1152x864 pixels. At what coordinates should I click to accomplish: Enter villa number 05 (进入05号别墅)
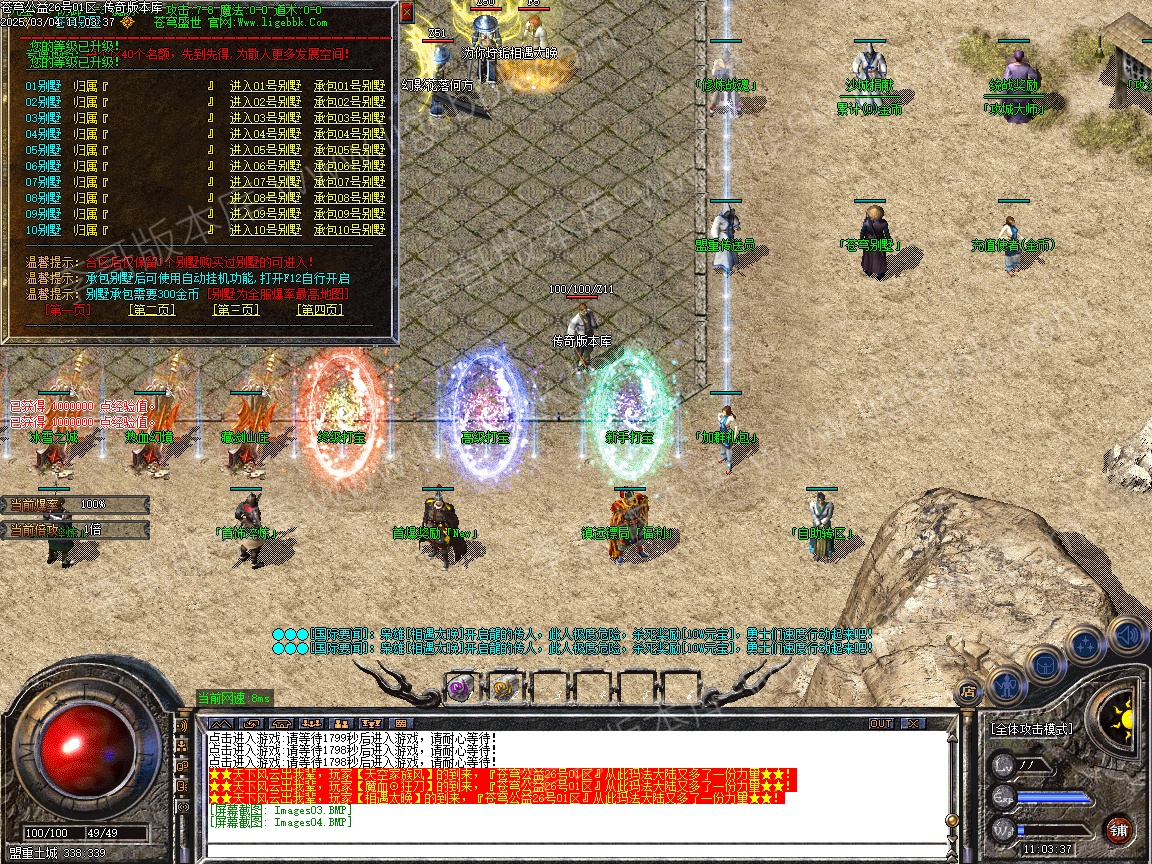pyautogui.click(x=265, y=150)
